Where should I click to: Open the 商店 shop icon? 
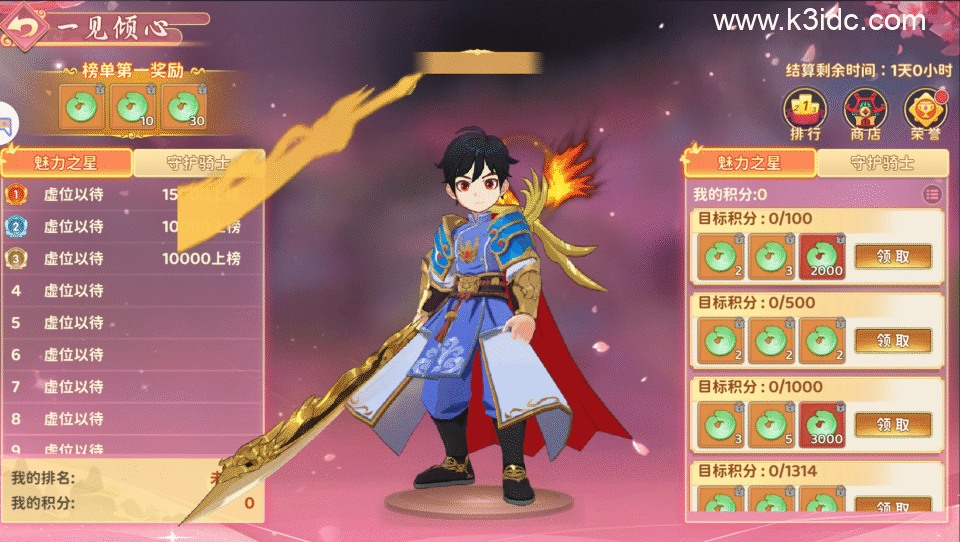click(x=864, y=115)
